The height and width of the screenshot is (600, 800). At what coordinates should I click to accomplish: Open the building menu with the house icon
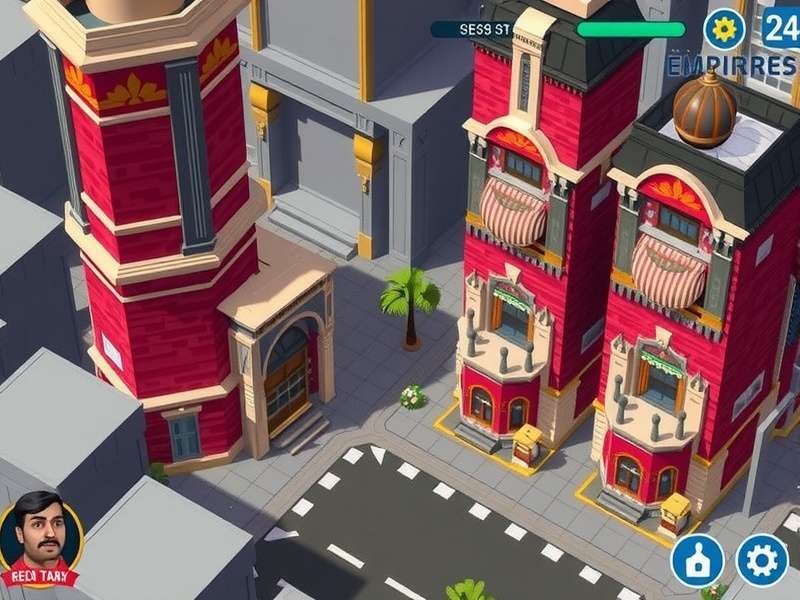point(697,559)
